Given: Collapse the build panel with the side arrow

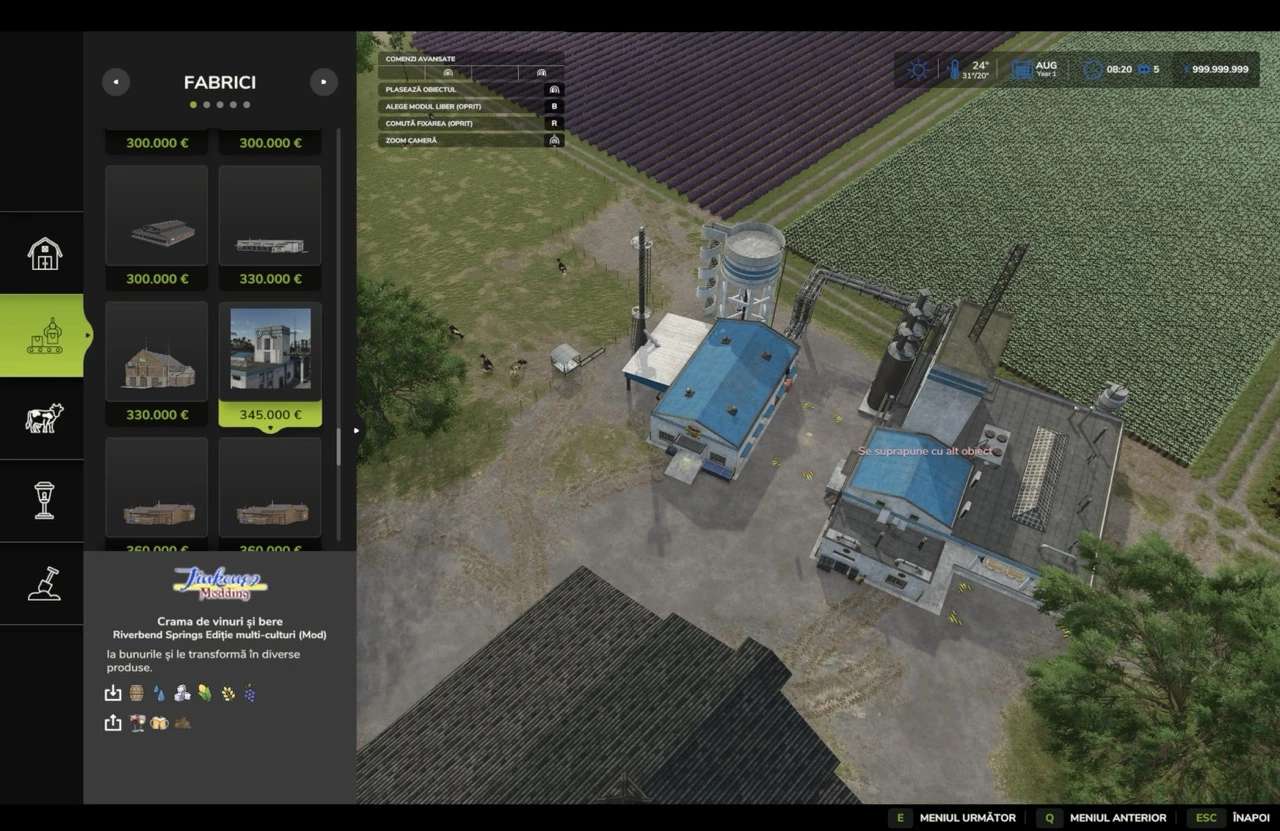Looking at the screenshot, I should [x=356, y=431].
